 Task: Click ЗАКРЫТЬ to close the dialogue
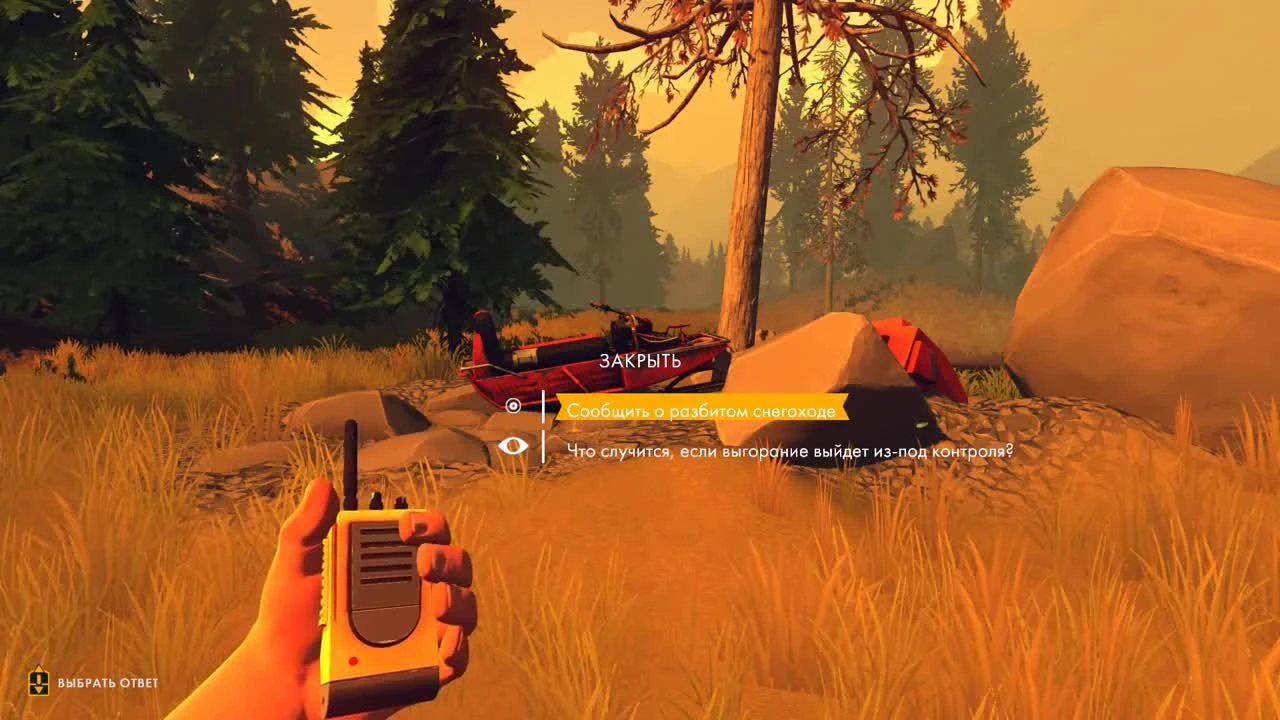[641, 358]
